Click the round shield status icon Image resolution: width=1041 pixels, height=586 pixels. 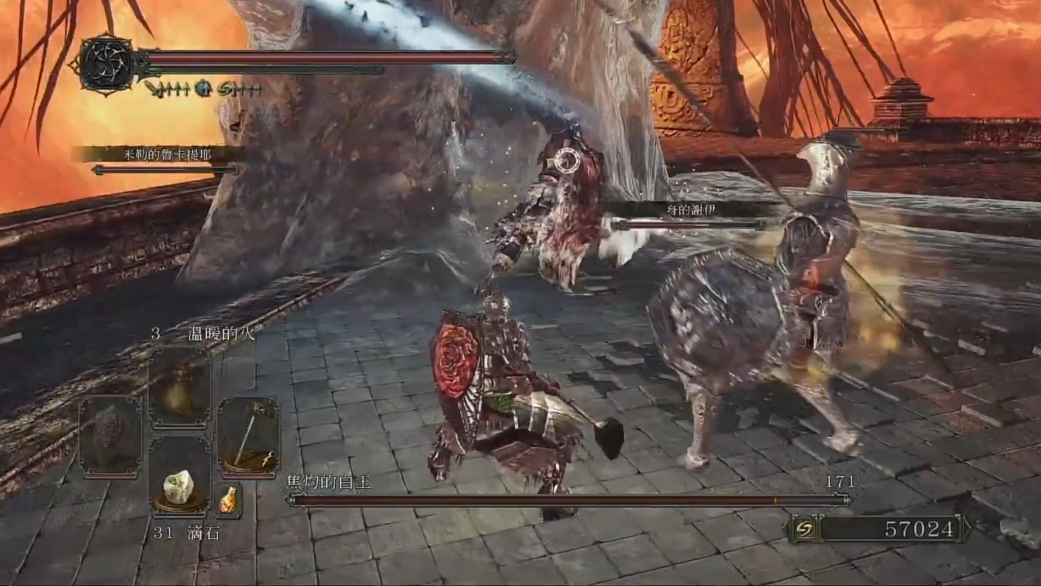click(x=204, y=88)
